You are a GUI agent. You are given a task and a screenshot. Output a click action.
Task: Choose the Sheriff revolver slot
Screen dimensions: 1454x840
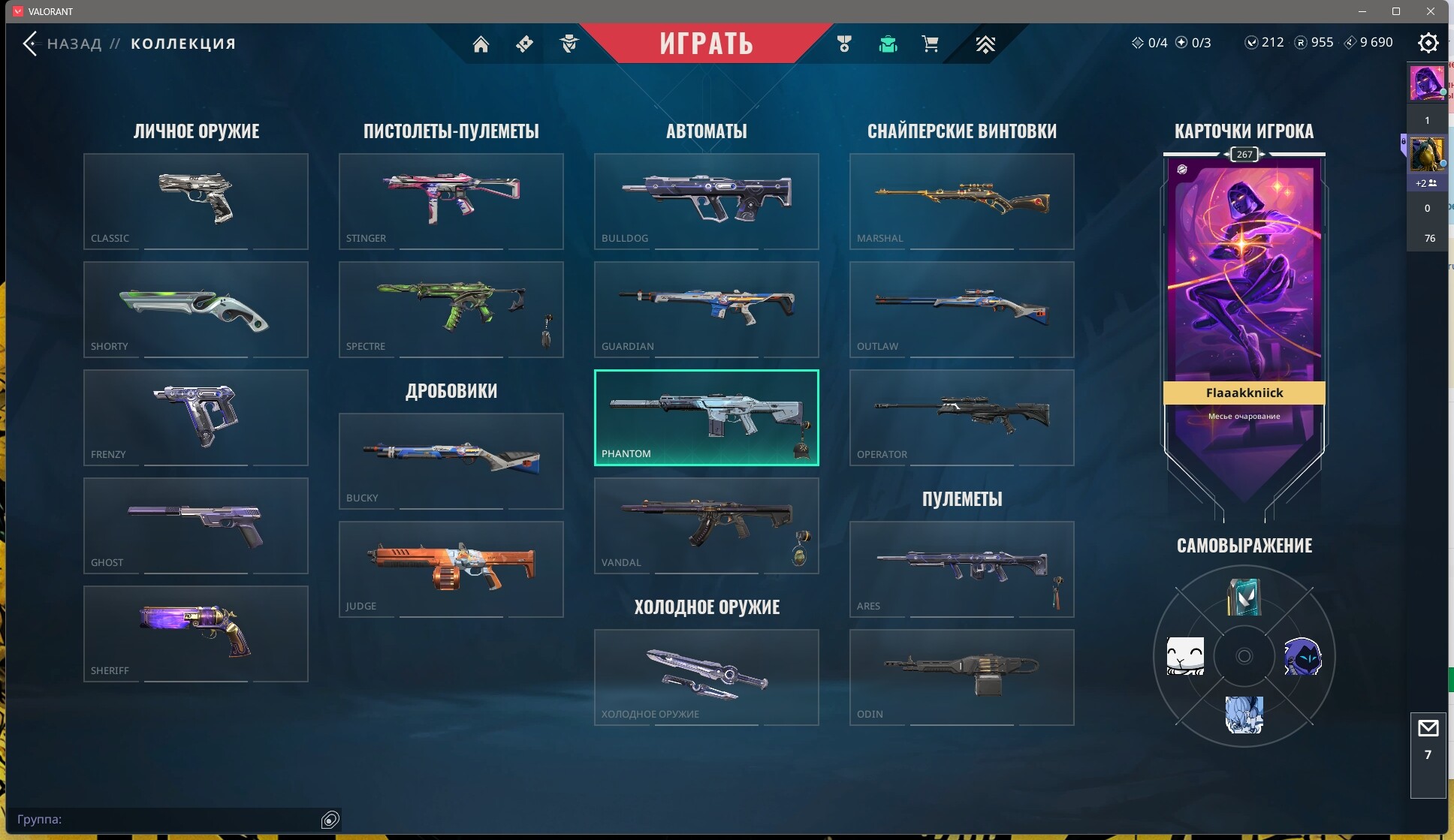(196, 634)
